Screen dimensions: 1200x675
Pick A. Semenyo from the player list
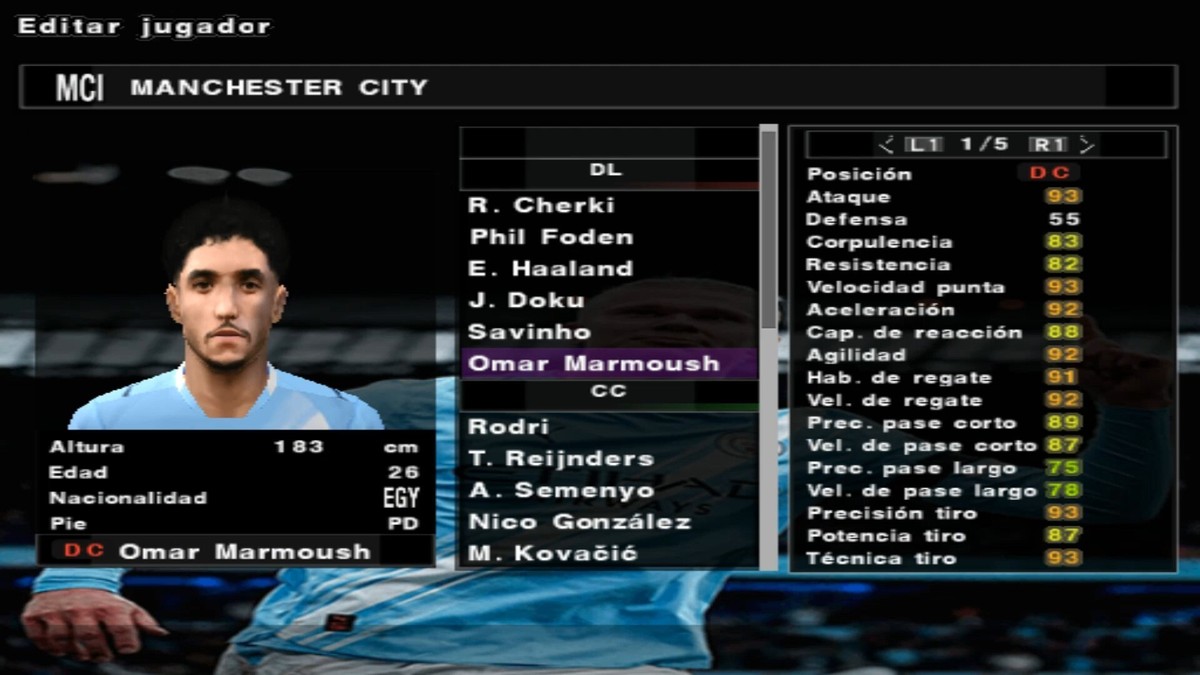click(x=560, y=490)
